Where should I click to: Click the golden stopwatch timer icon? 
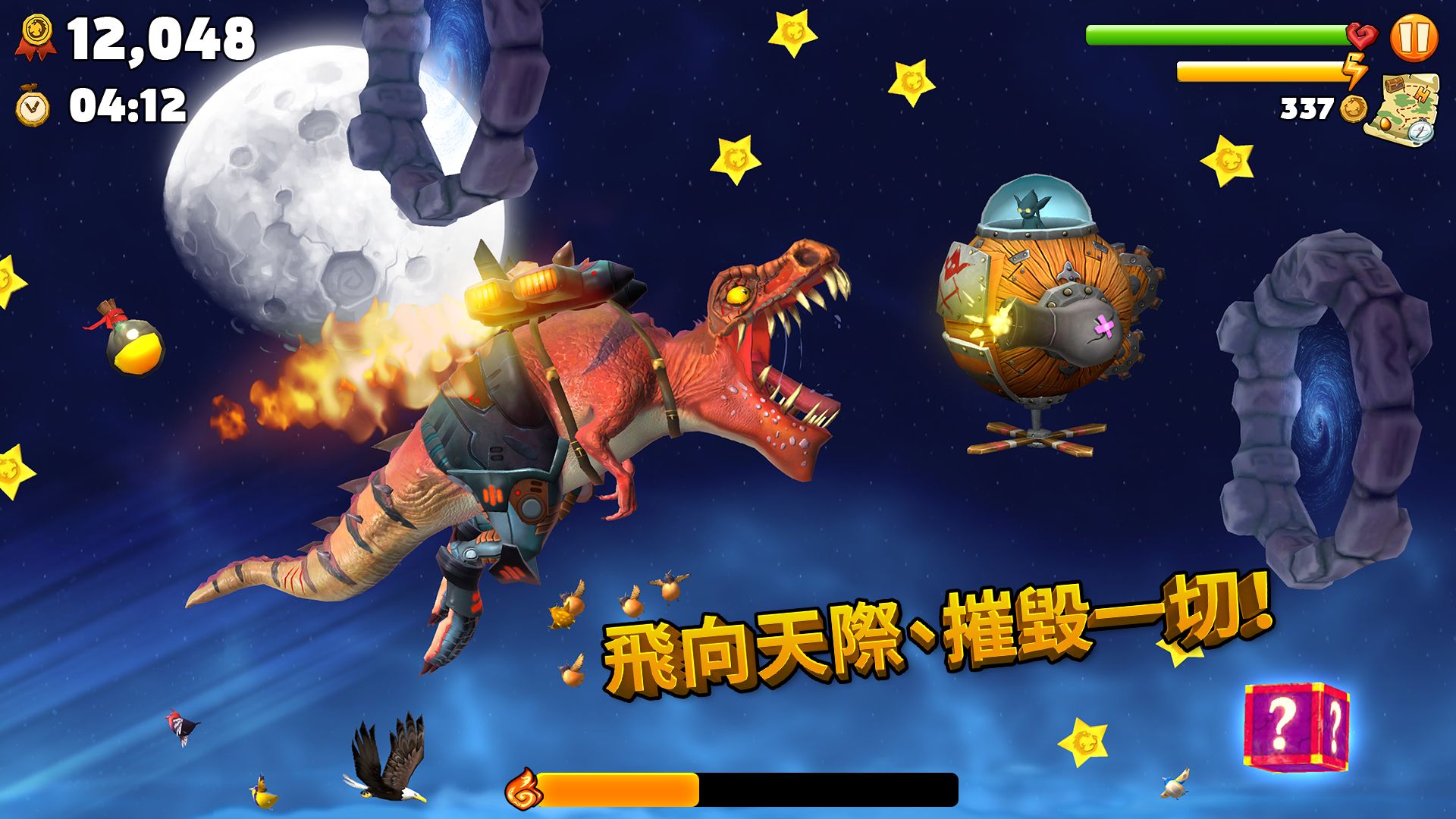[x=30, y=102]
